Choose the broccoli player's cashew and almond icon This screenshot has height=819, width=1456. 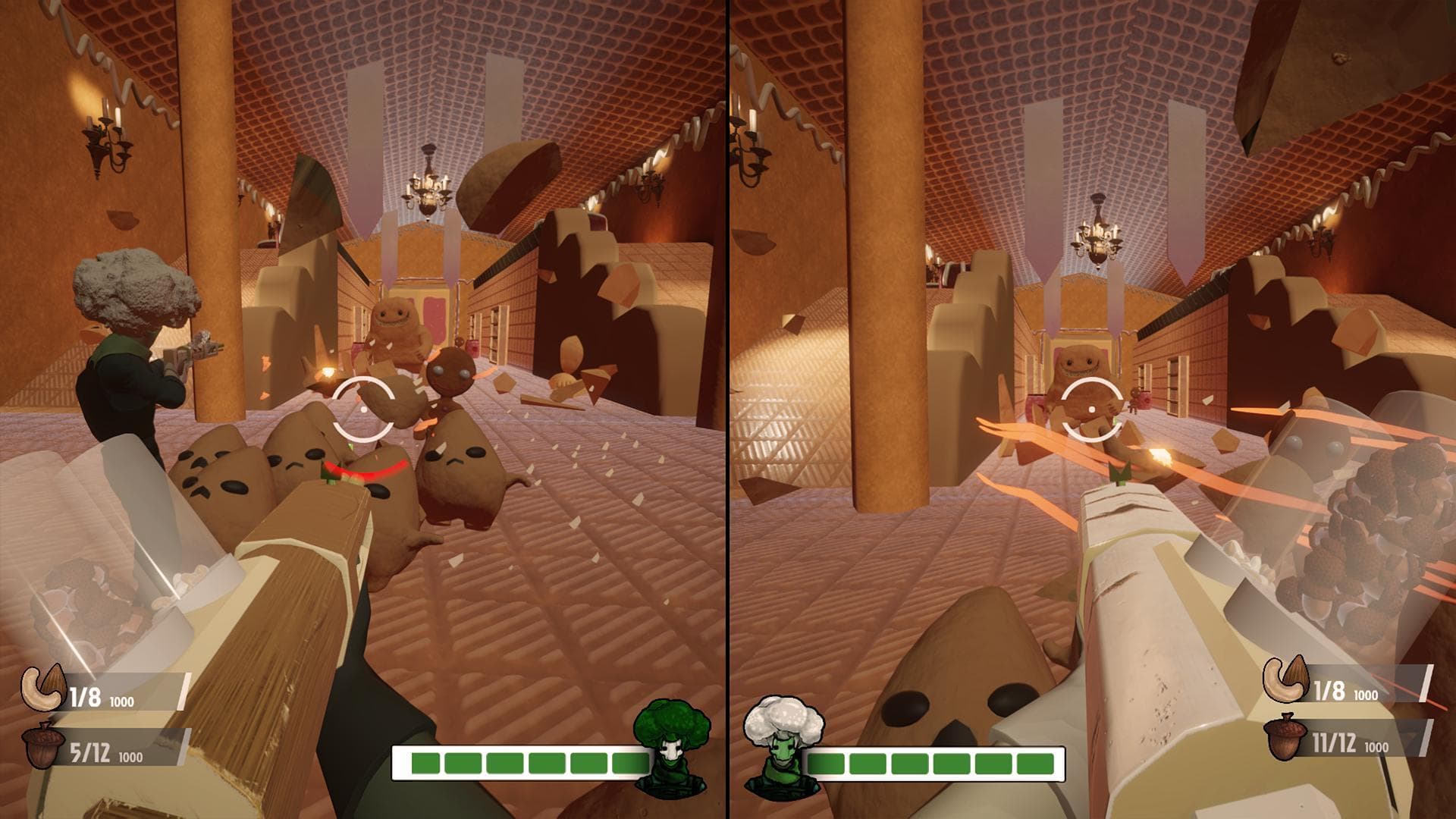click(x=43, y=688)
